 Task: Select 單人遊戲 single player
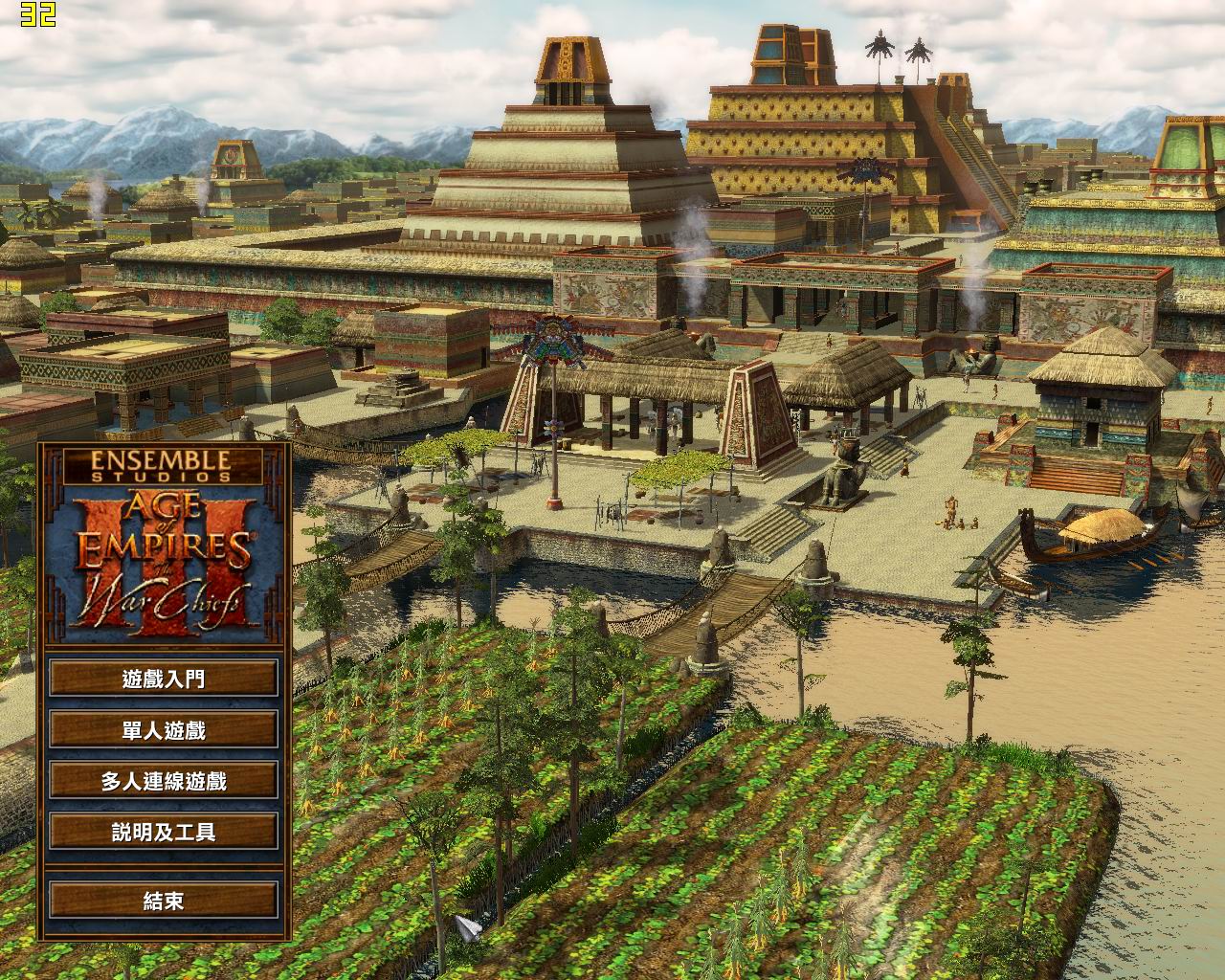pos(164,730)
